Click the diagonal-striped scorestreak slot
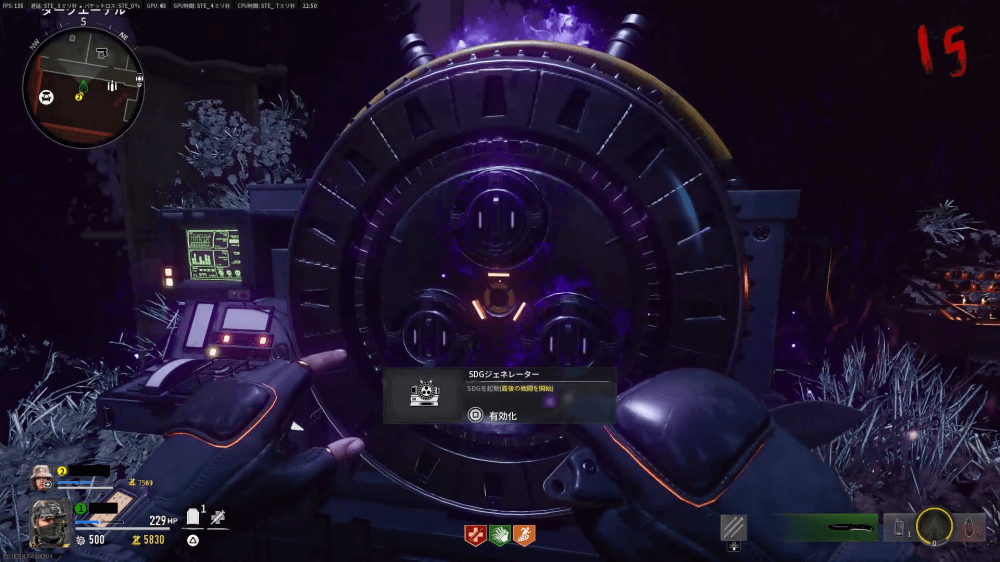The height and width of the screenshot is (562, 1000). [x=733, y=527]
